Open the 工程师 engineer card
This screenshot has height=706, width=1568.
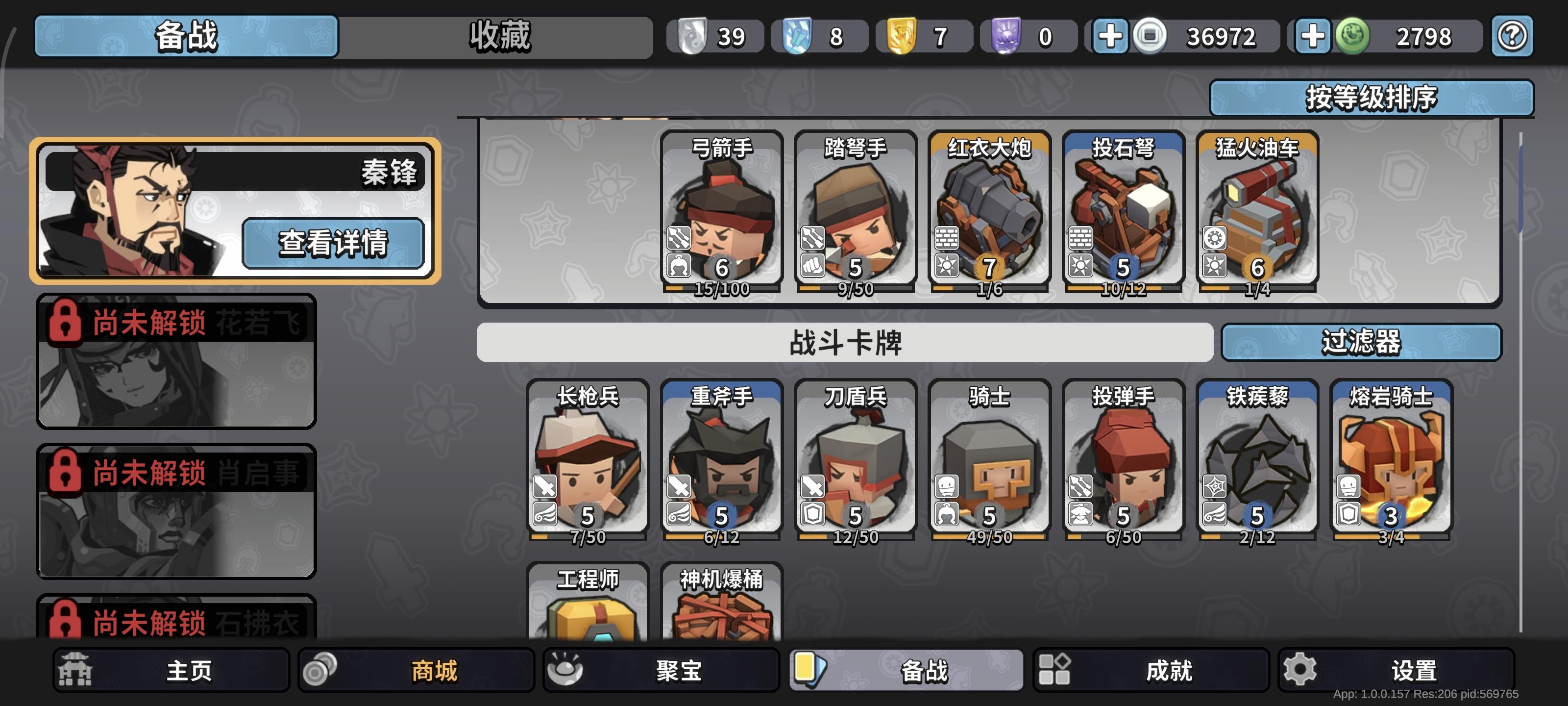pyautogui.click(x=588, y=609)
